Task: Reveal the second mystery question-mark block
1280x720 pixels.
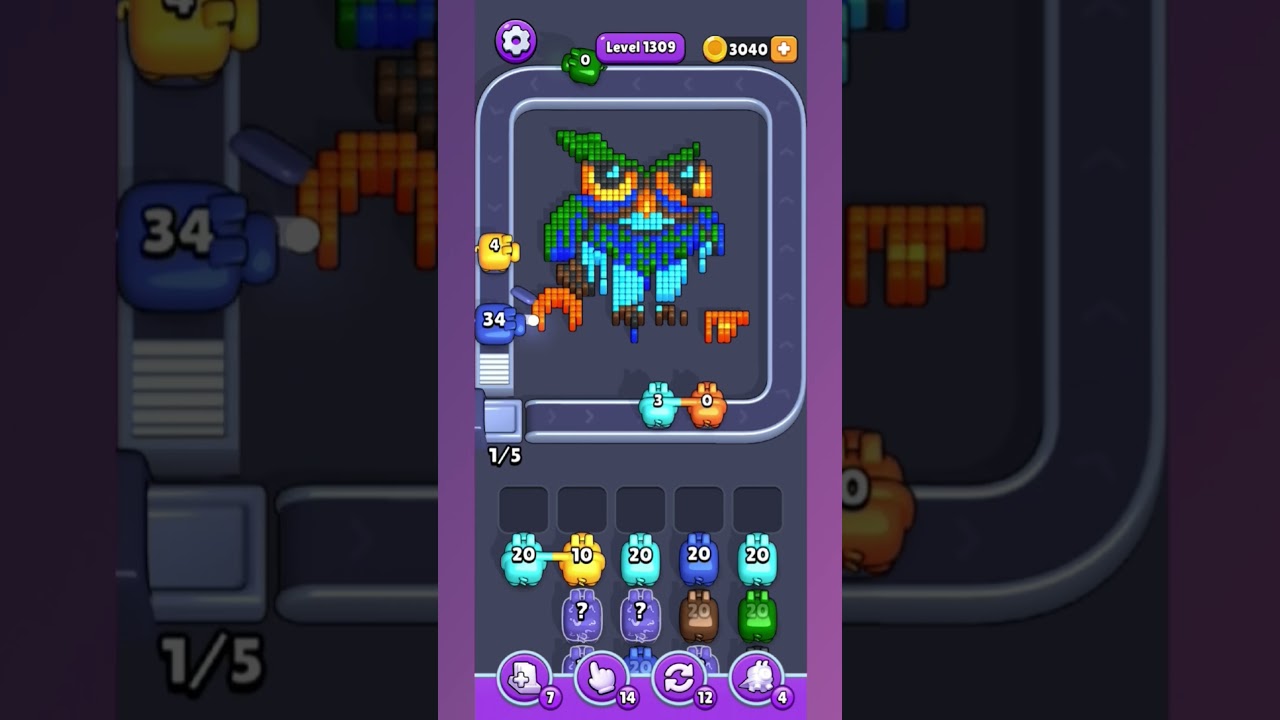Action: click(x=641, y=614)
